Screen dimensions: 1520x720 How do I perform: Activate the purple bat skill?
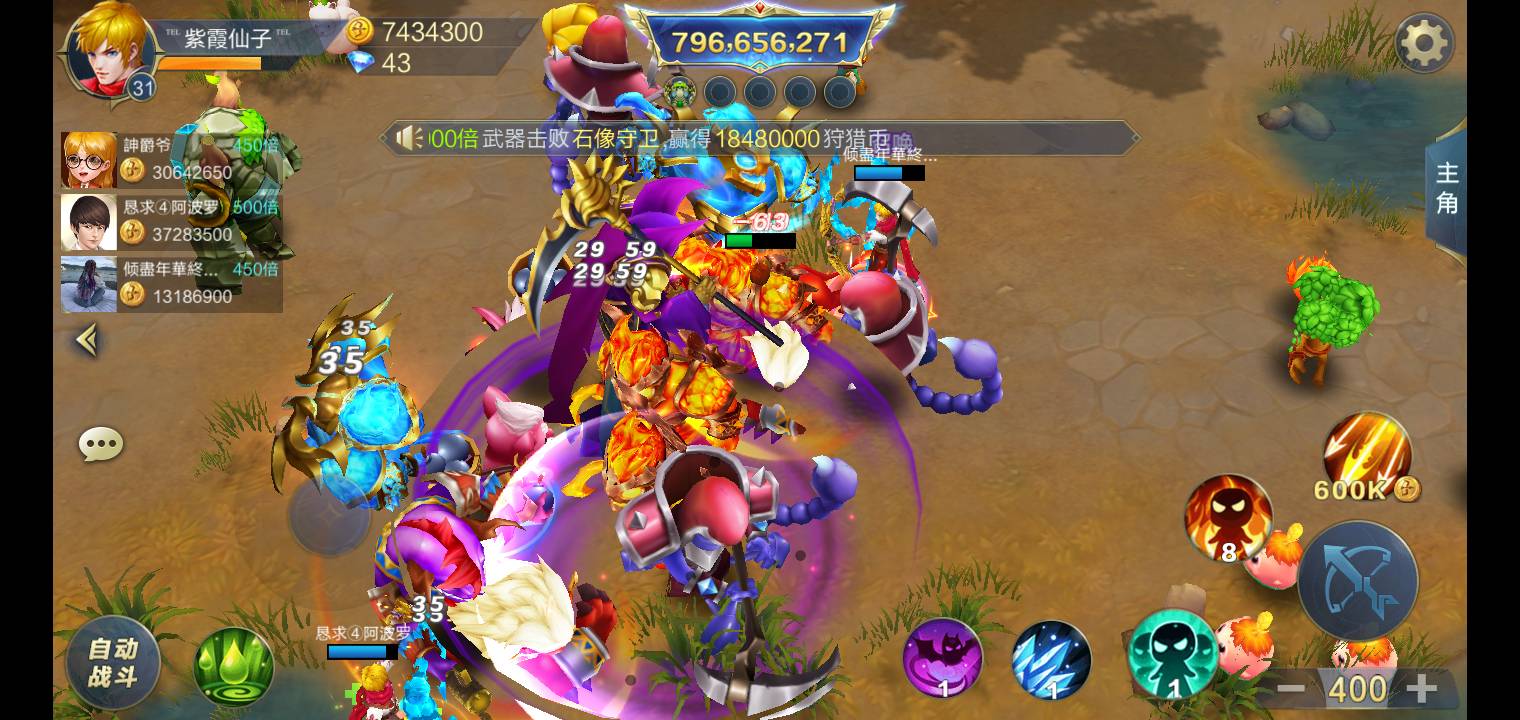pyautogui.click(x=942, y=657)
